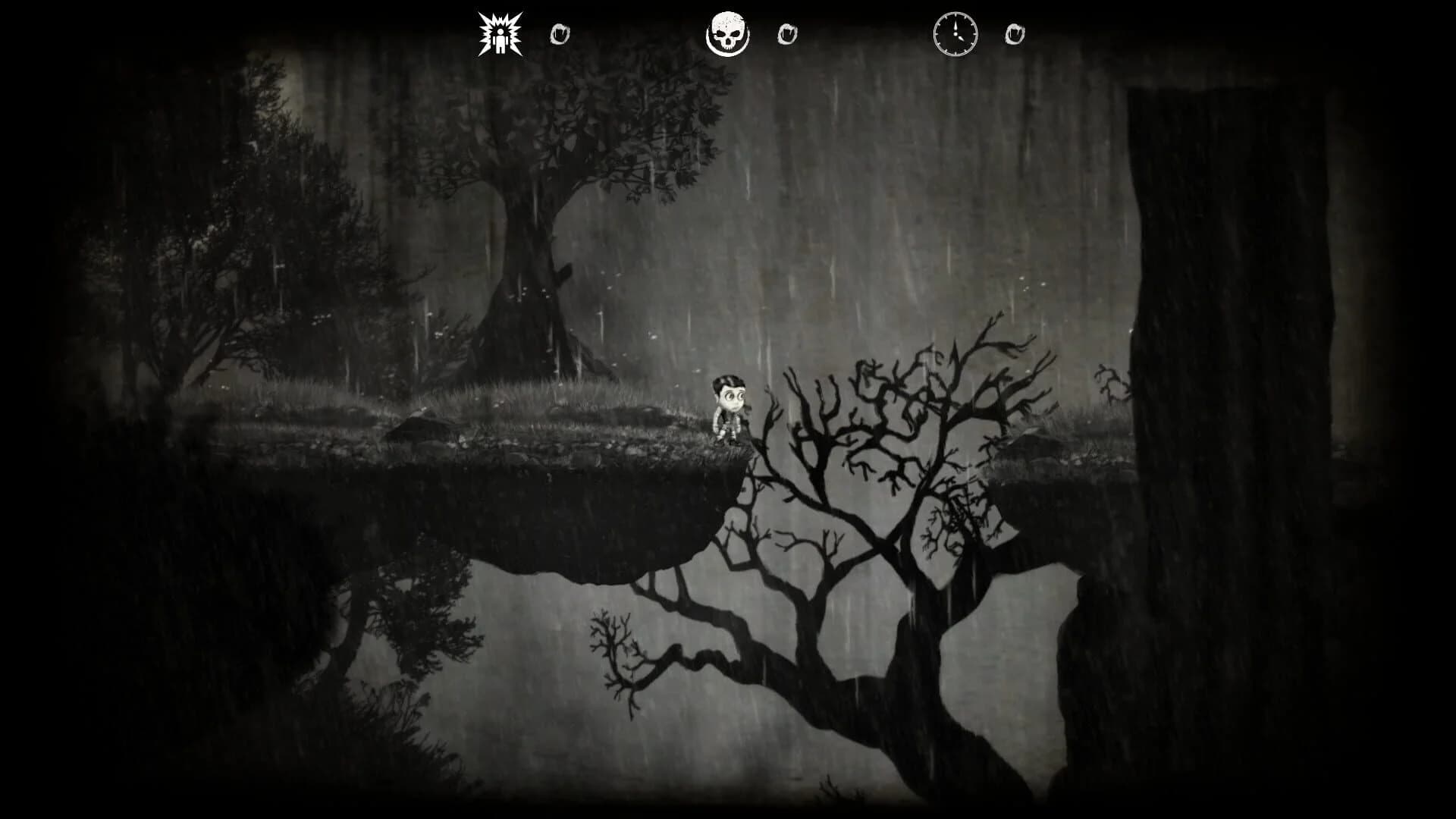Click the skull counter icon

coord(730,33)
